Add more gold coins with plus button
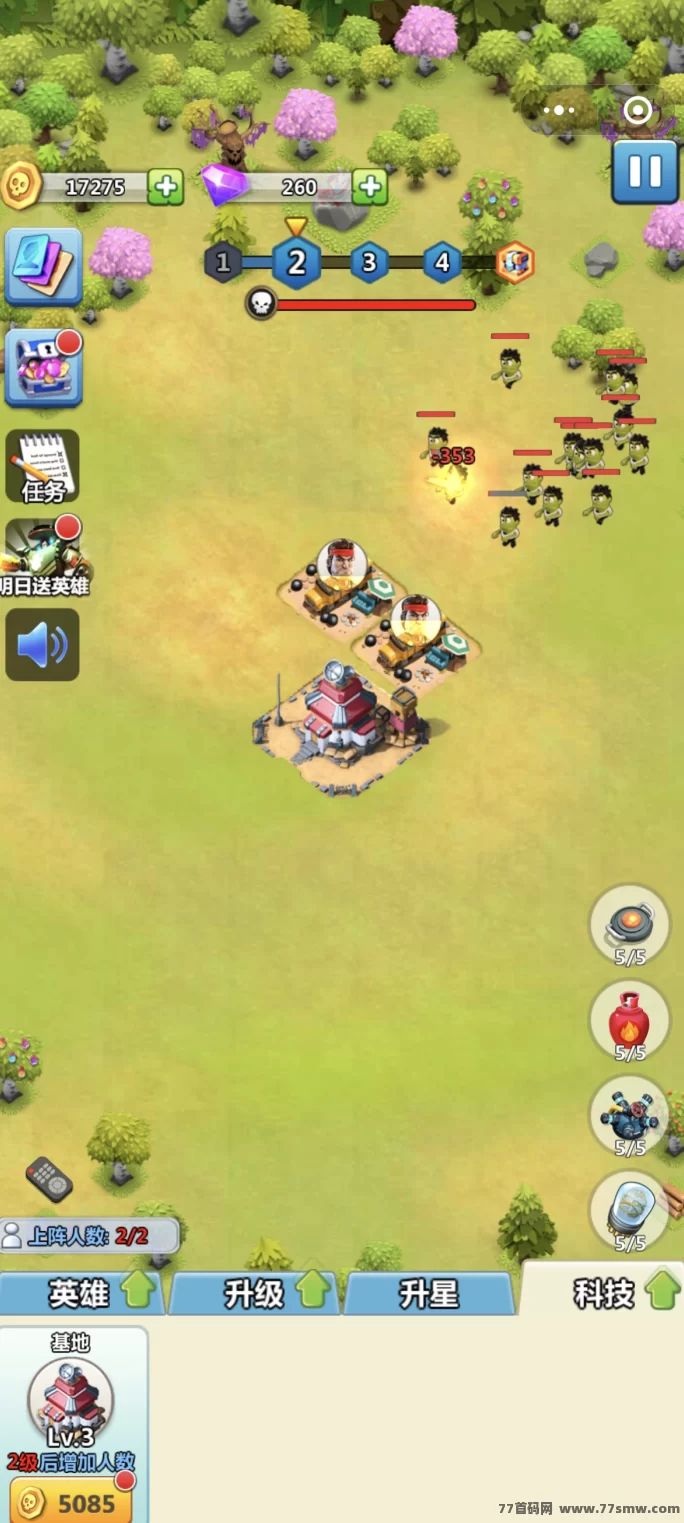684x1523 pixels. (x=165, y=187)
